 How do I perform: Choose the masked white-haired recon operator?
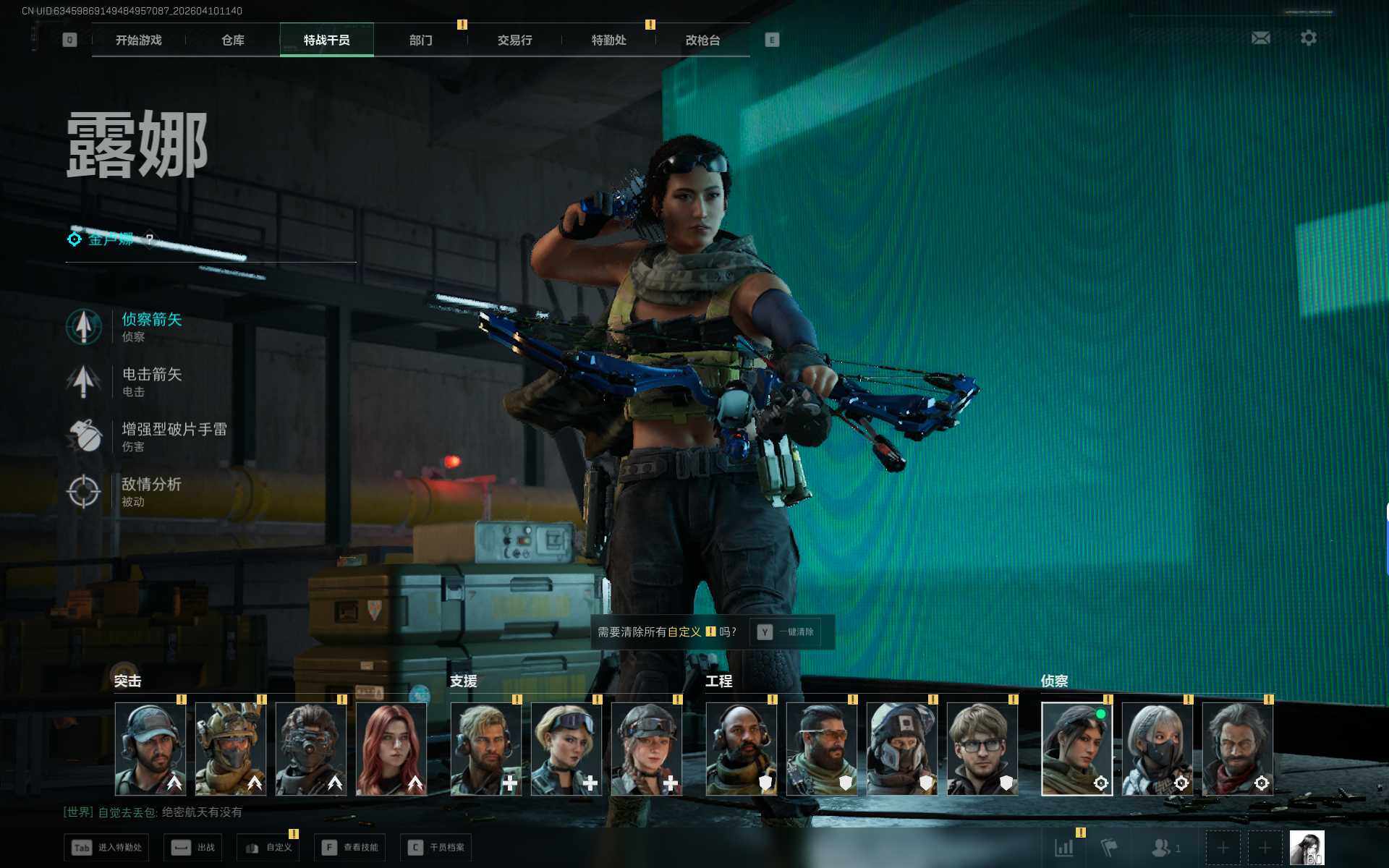[x=1157, y=749]
